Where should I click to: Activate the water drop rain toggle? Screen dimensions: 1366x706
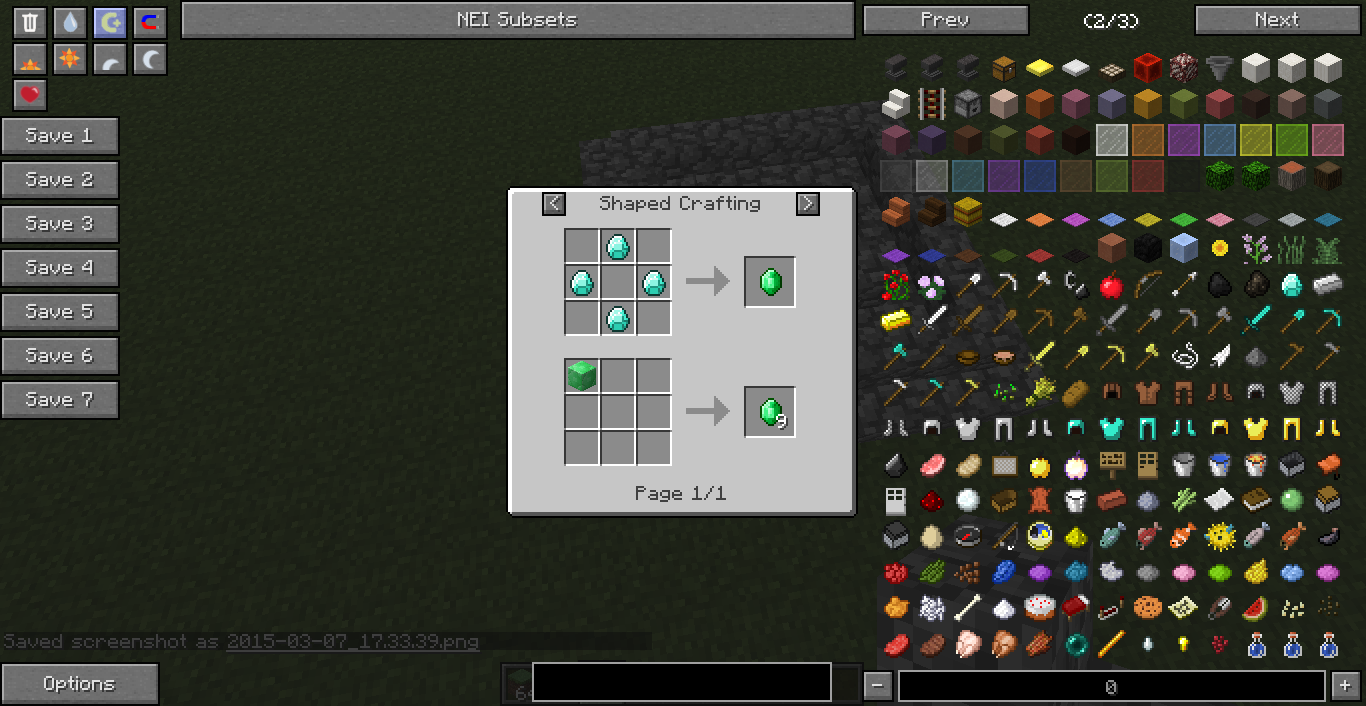coord(70,23)
